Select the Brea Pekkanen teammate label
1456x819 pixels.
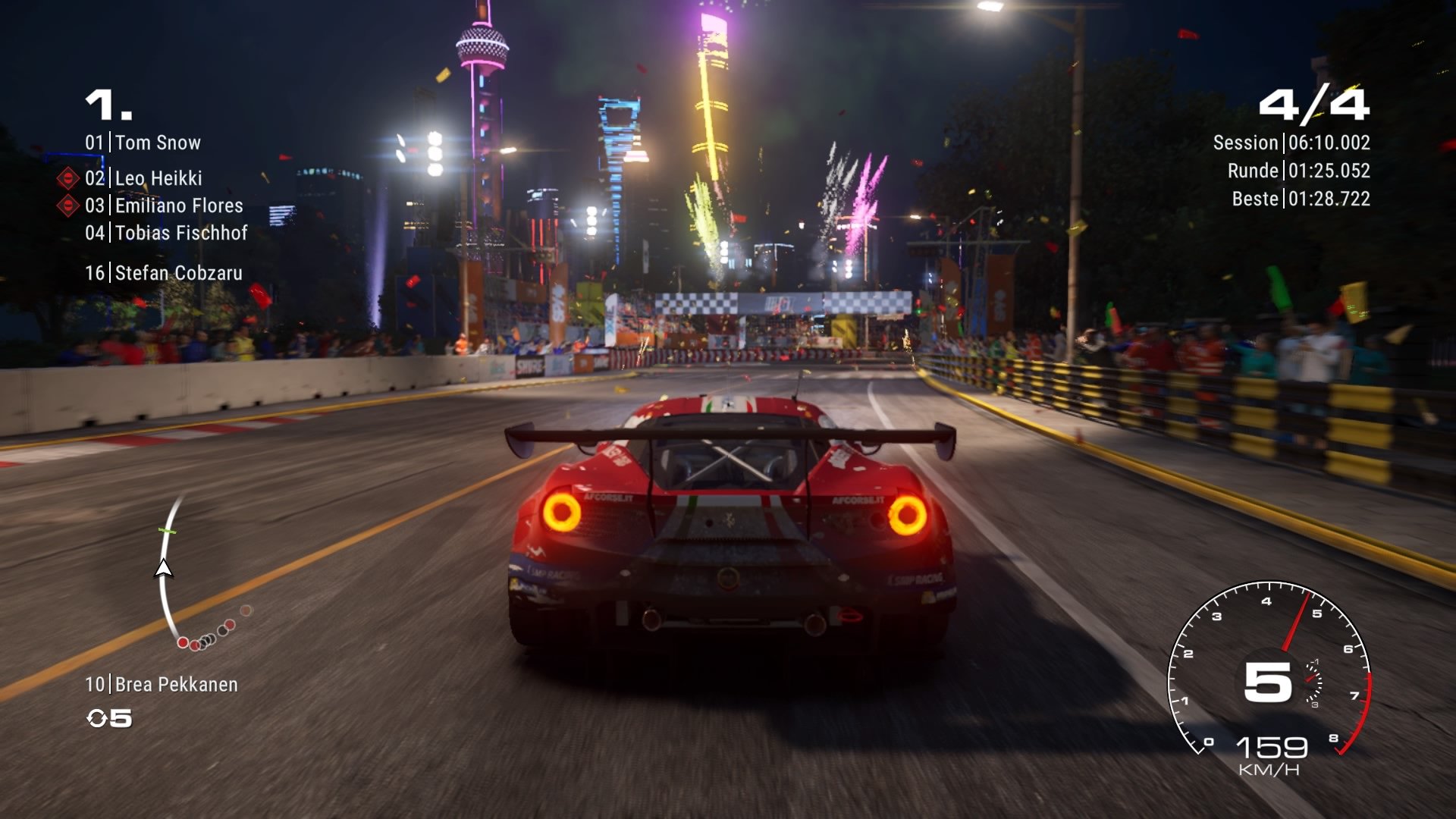click(x=162, y=685)
